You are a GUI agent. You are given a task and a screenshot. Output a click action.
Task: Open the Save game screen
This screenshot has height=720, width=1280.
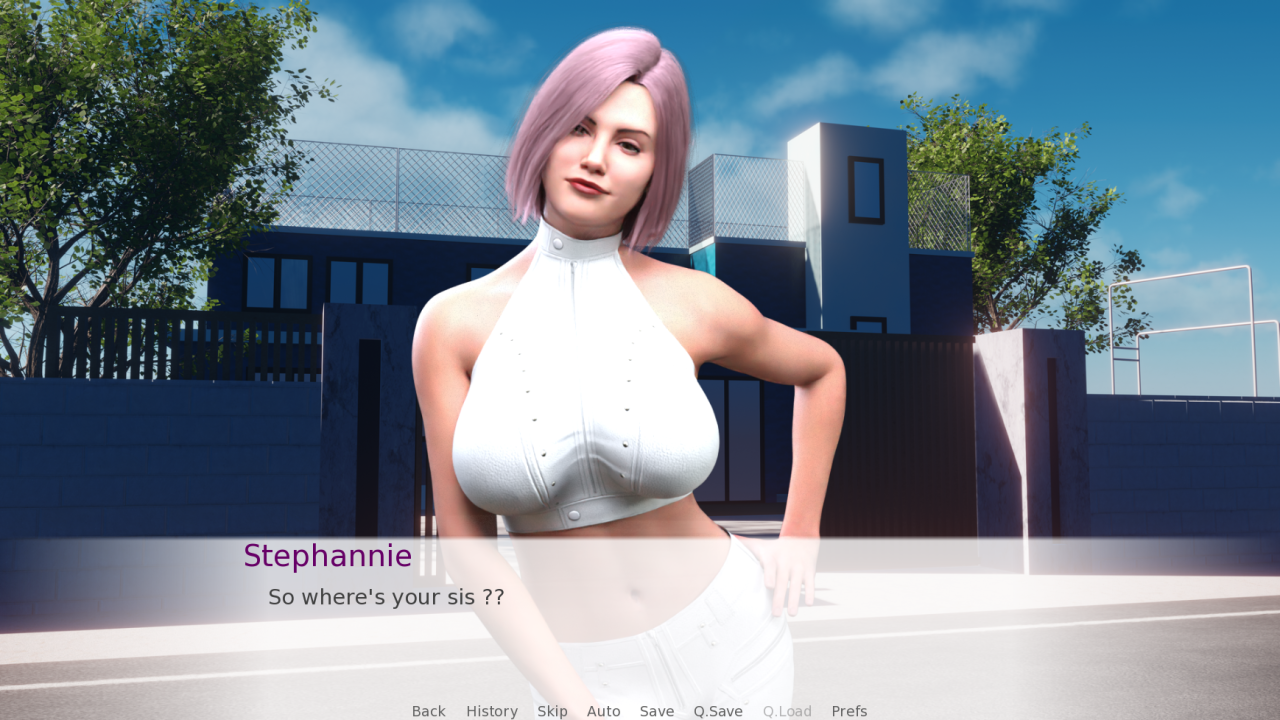[x=657, y=711]
